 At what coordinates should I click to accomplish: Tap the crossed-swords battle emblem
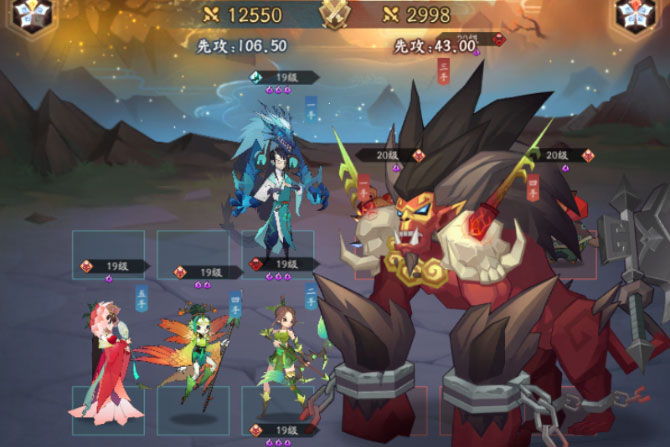[335, 14]
